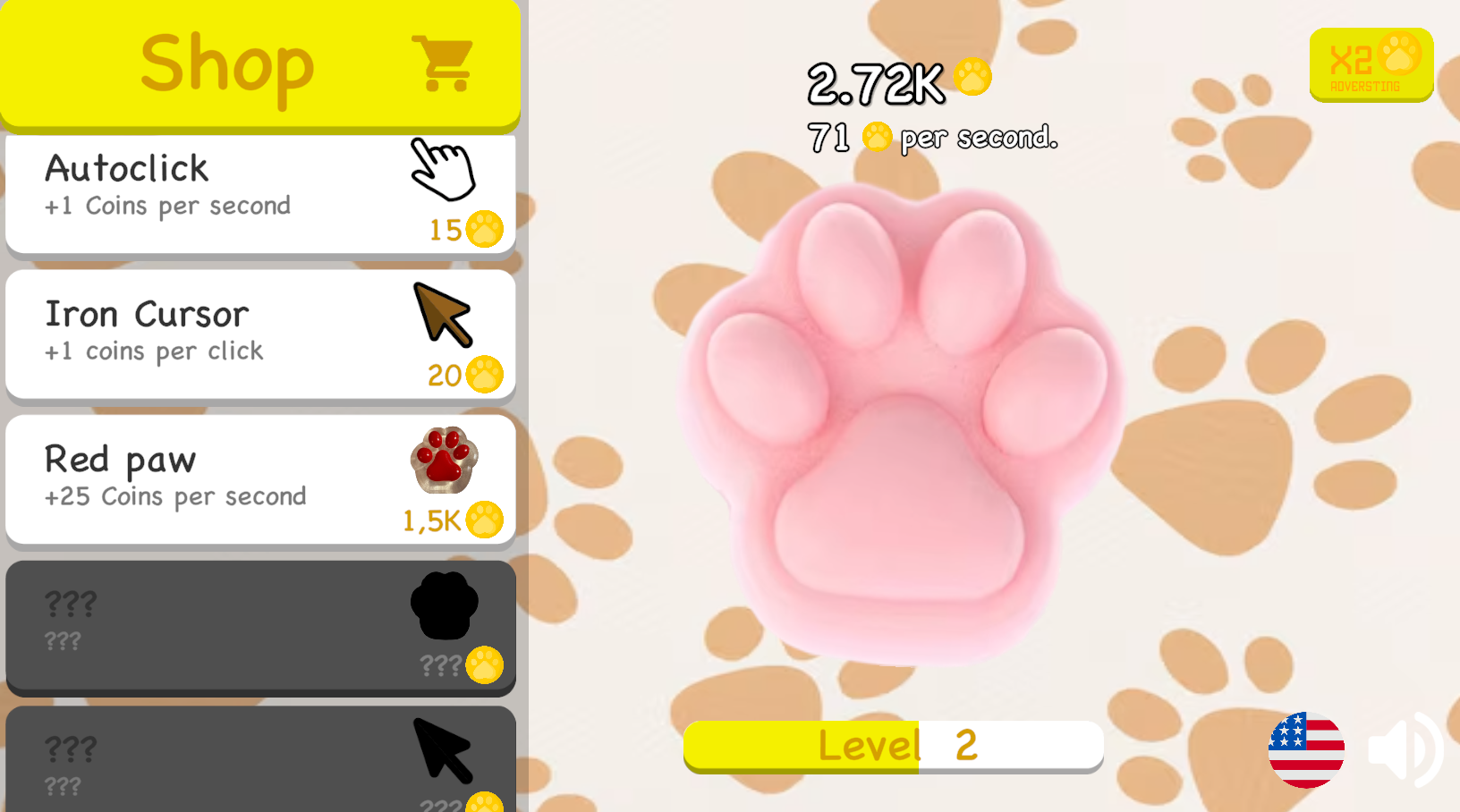Image resolution: width=1460 pixels, height=812 pixels.
Task: Activate the X2 ADVERSTING bonus button
Action: [x=1371, y=64]
